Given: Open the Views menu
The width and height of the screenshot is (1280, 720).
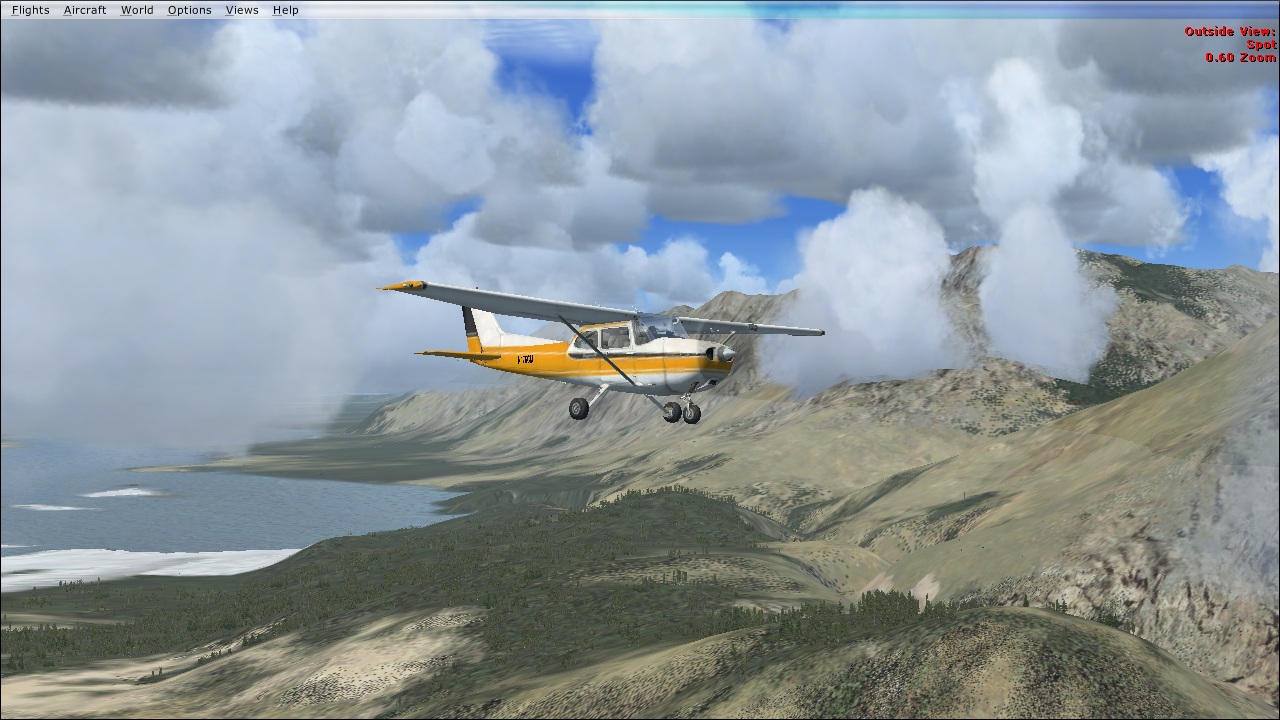Looking at the screenshot, I should [241, 10].
